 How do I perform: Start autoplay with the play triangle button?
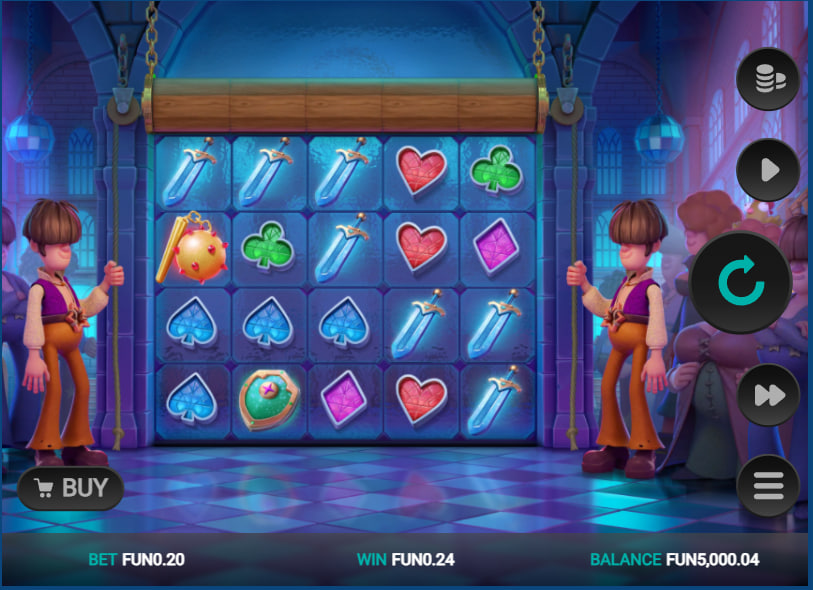point(768,170)
